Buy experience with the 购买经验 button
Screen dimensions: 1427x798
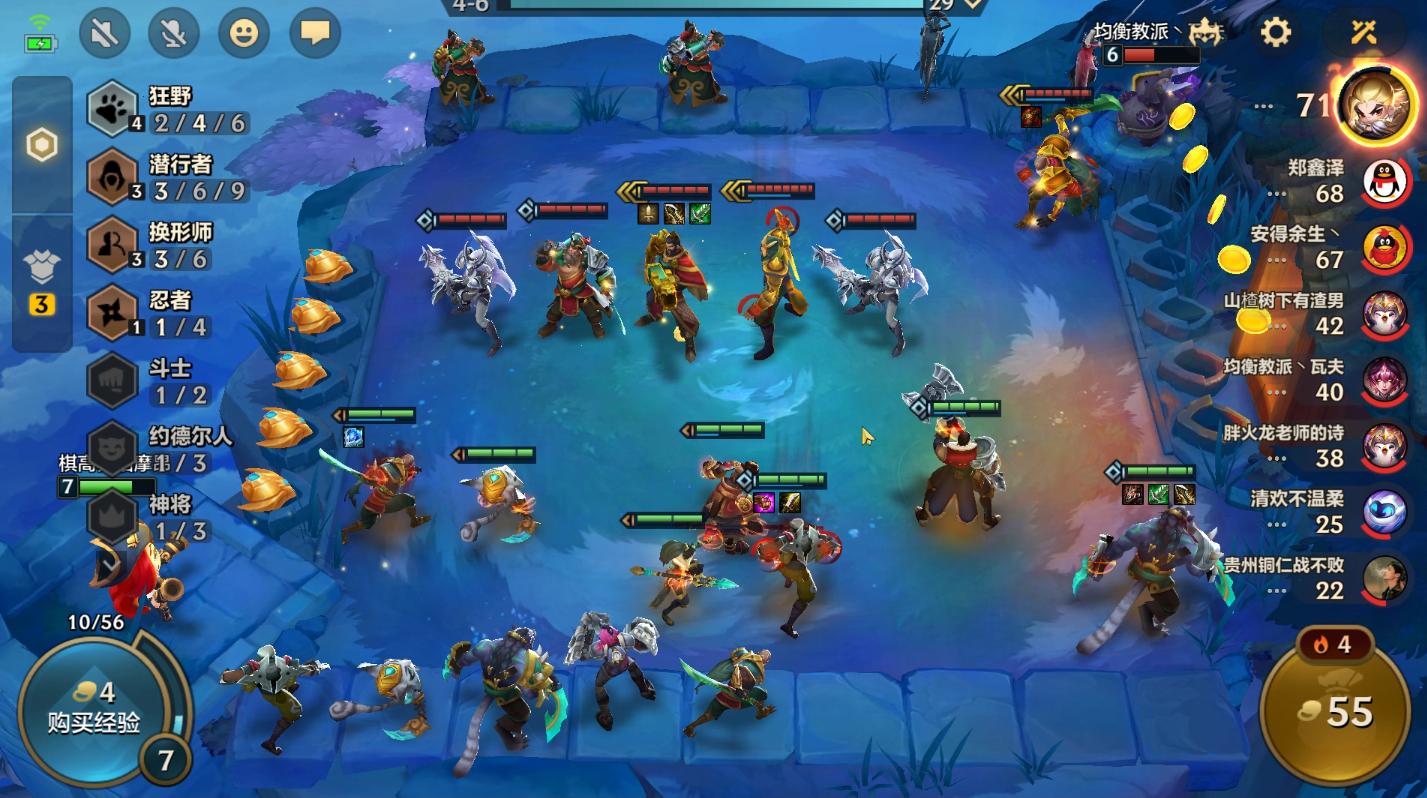tap(95, 707)
